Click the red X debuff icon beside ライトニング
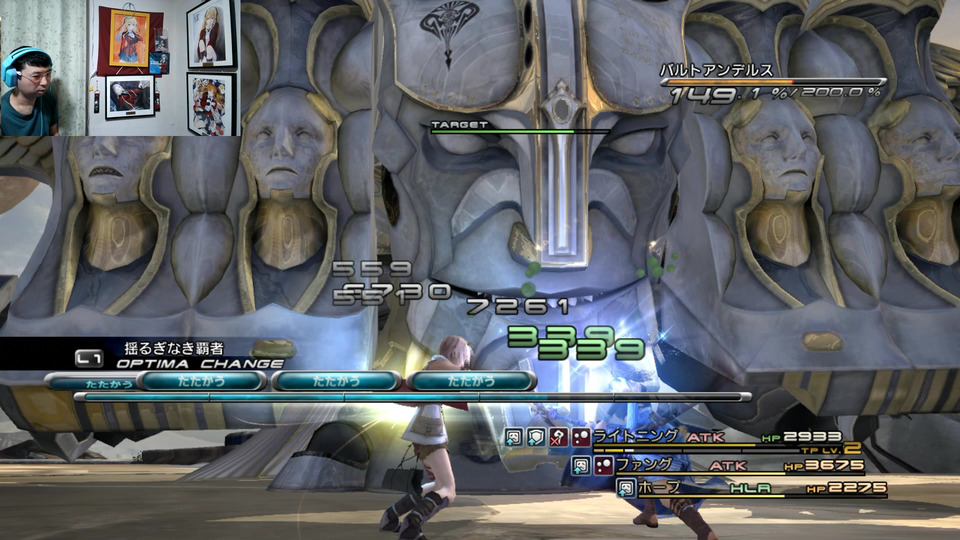This screenshot has width=960, height=540. pos(556,437)
